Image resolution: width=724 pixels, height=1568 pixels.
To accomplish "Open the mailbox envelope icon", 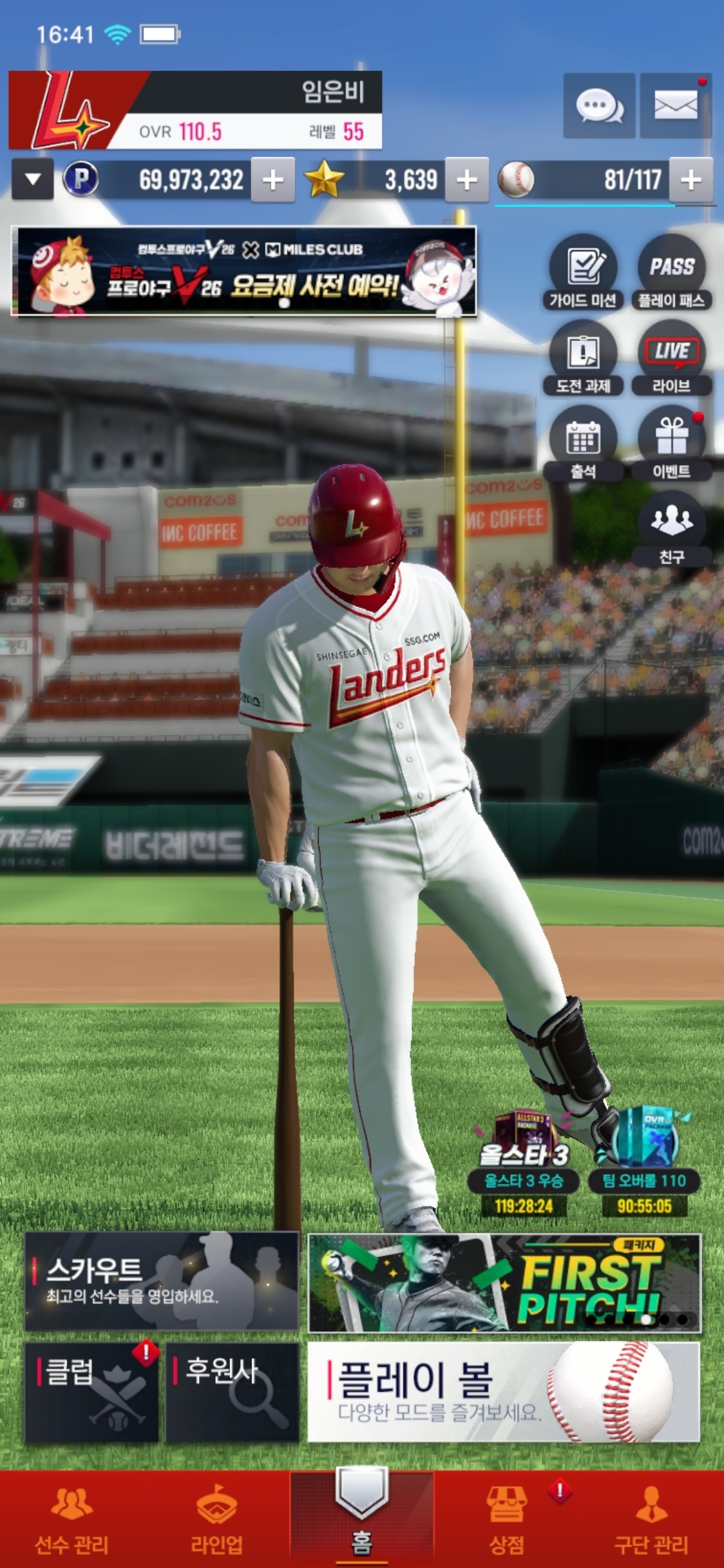I will (x=675, y=106).
